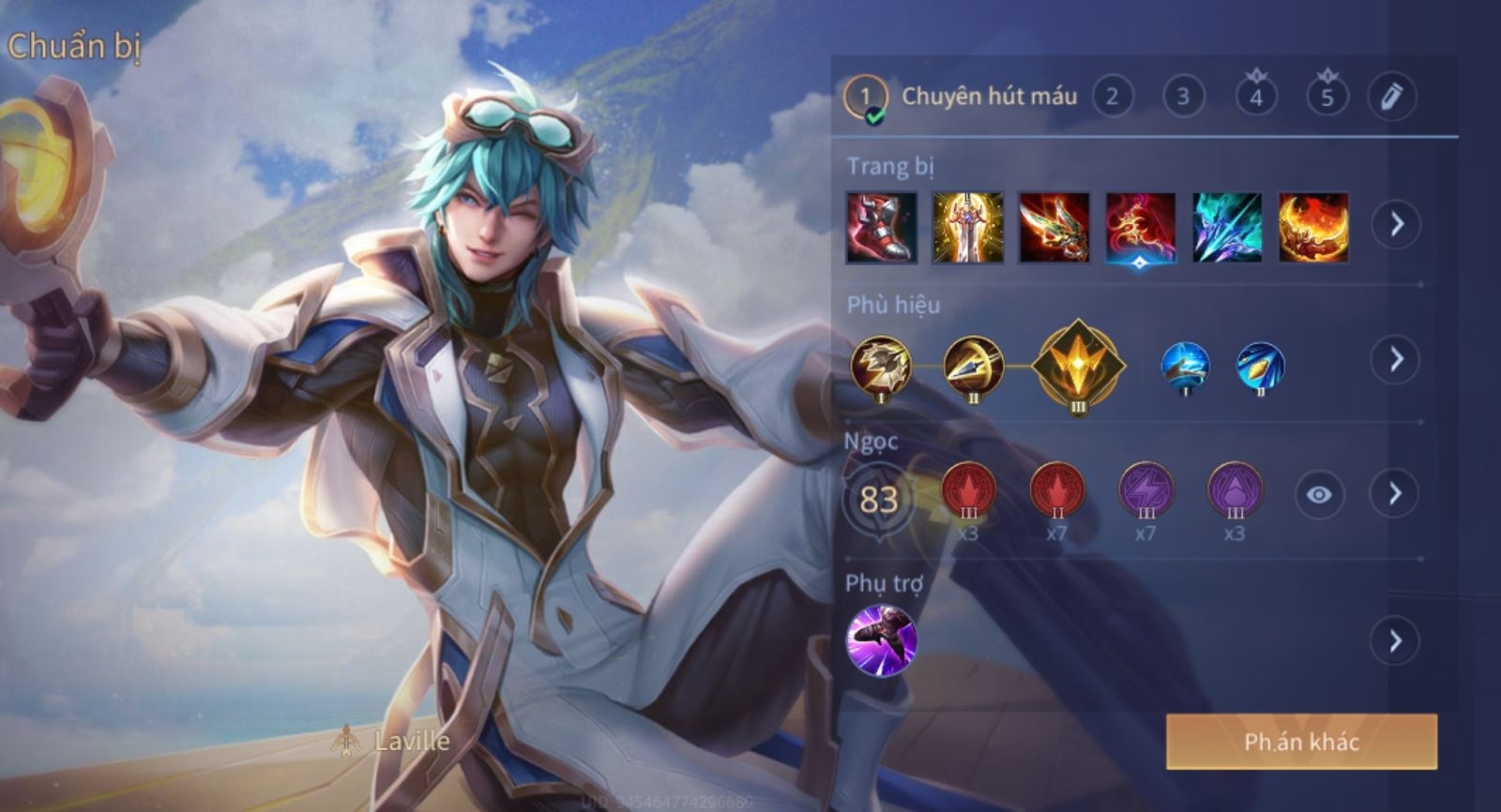Click the Phản khác button
Screen dimensions: 1501x812
(x=1301, y=742)
